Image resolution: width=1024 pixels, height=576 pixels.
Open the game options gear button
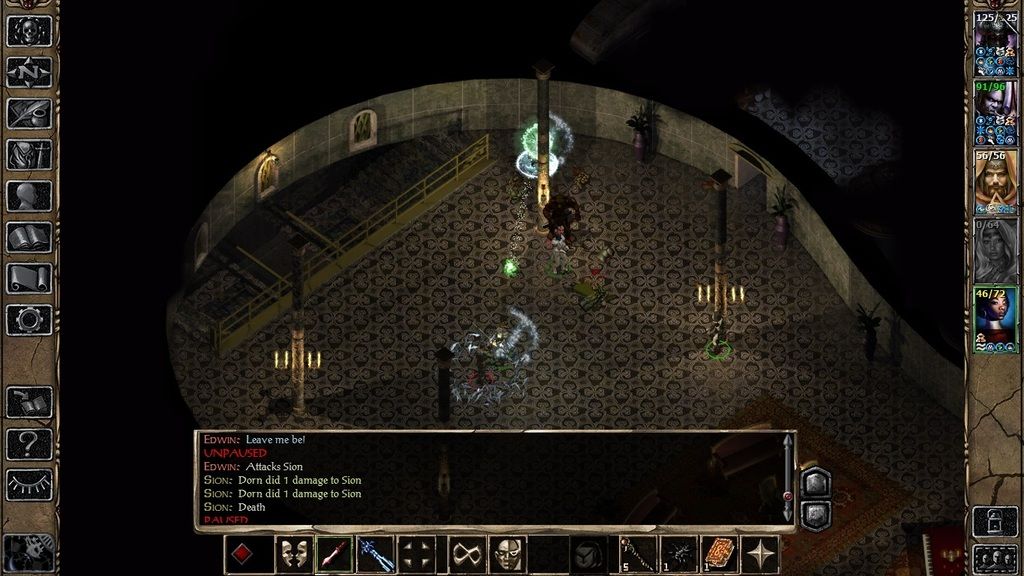point(29,319)
